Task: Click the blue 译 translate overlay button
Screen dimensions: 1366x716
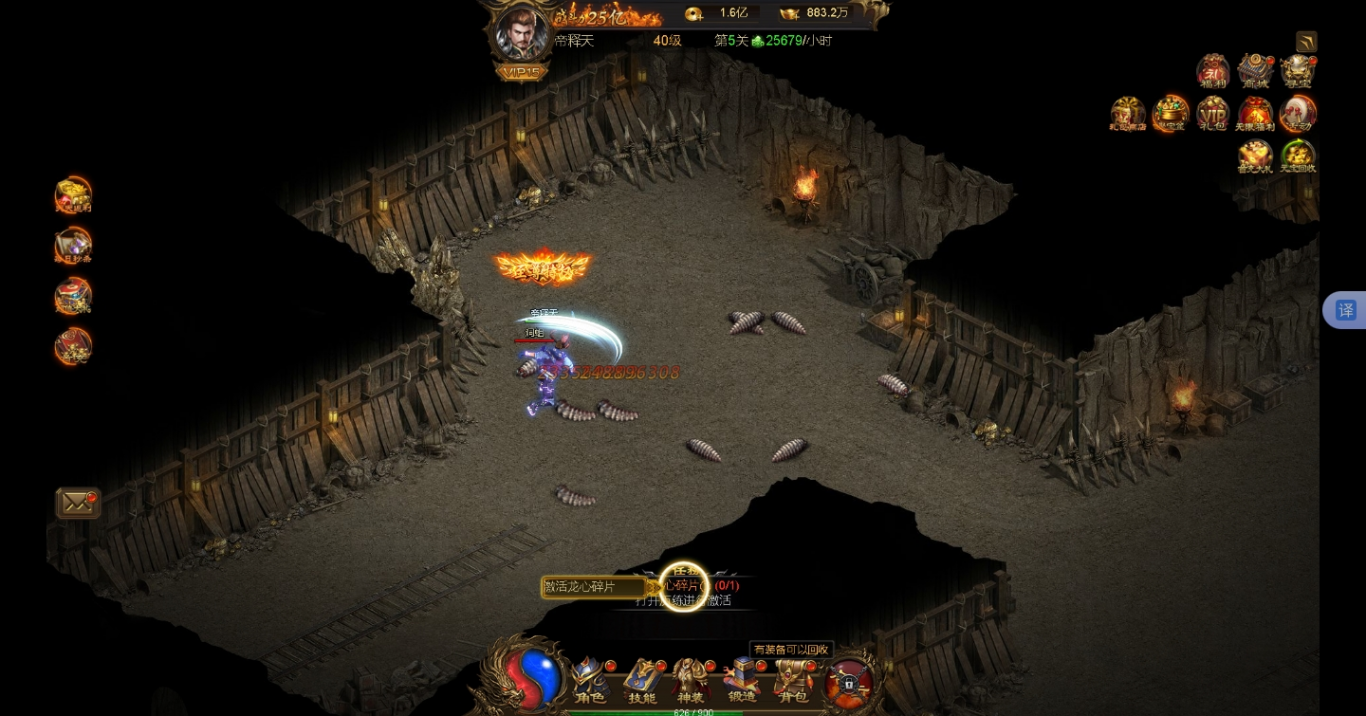Action: 1345,310
